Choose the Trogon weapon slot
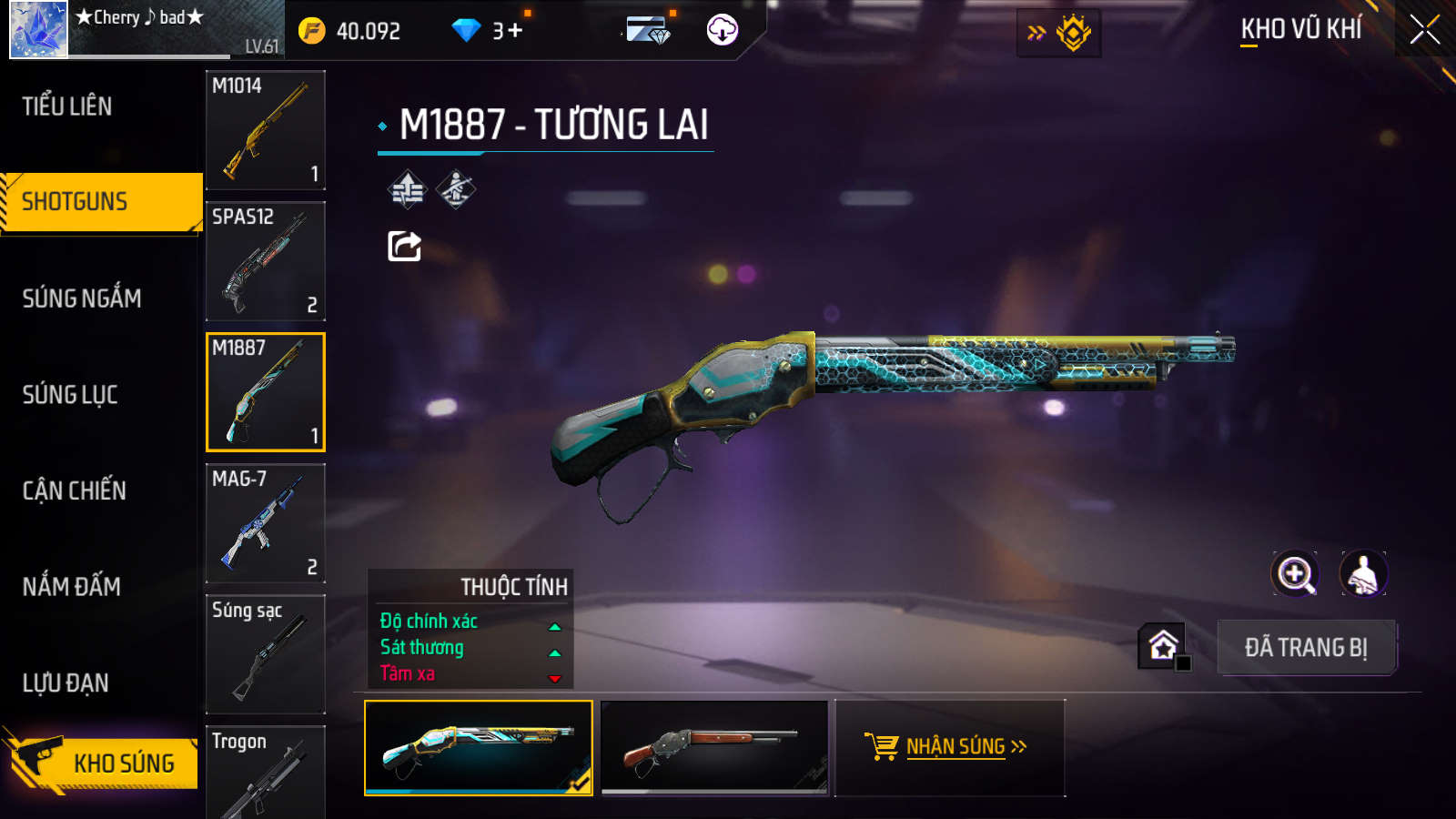This screenshot has width=1456, height=819. pos(266,772)
